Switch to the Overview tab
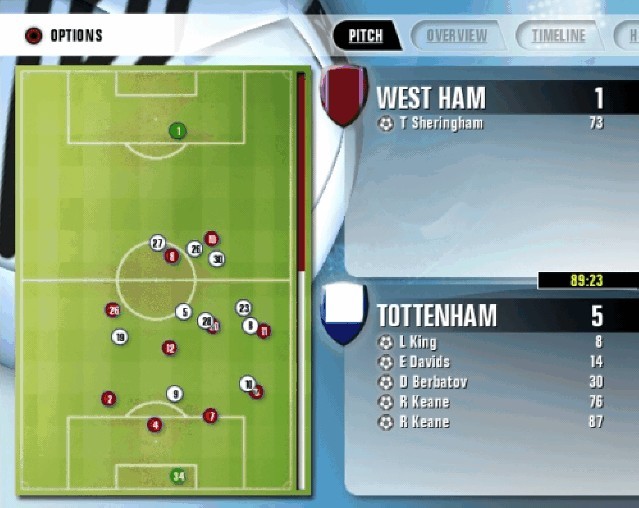The image size is (639, 508). point(456,36)
